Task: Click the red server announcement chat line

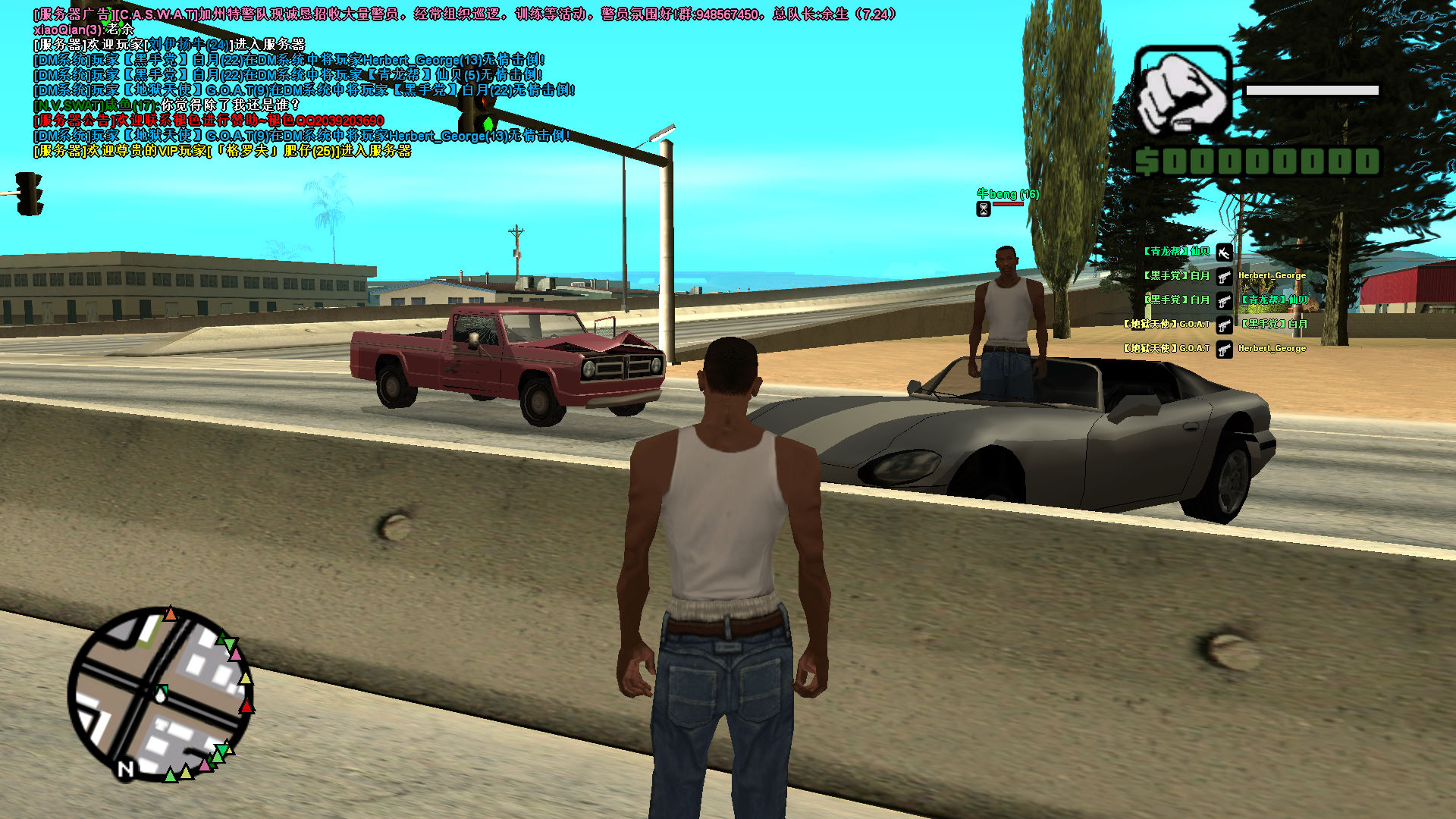Action: 209,121
